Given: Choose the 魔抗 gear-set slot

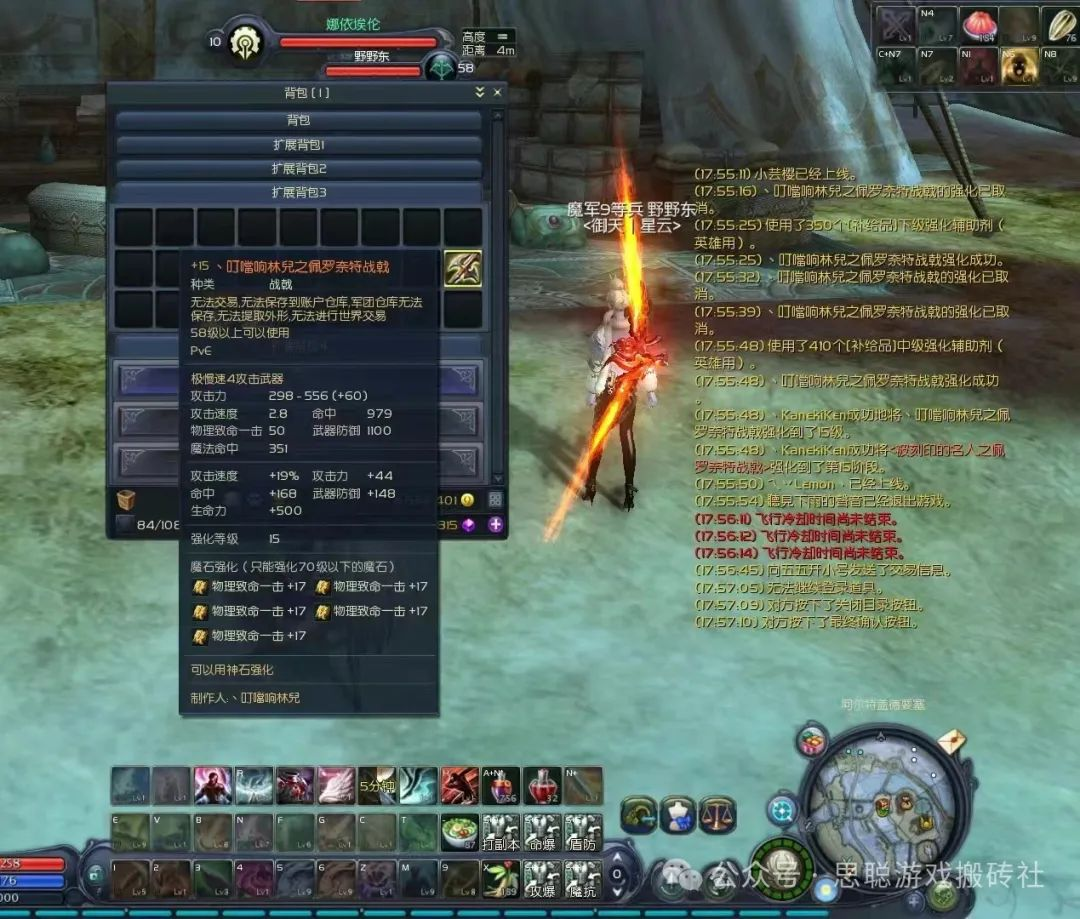Looking at the screenshot, I should pyautogui.click(x=583, y=878).
